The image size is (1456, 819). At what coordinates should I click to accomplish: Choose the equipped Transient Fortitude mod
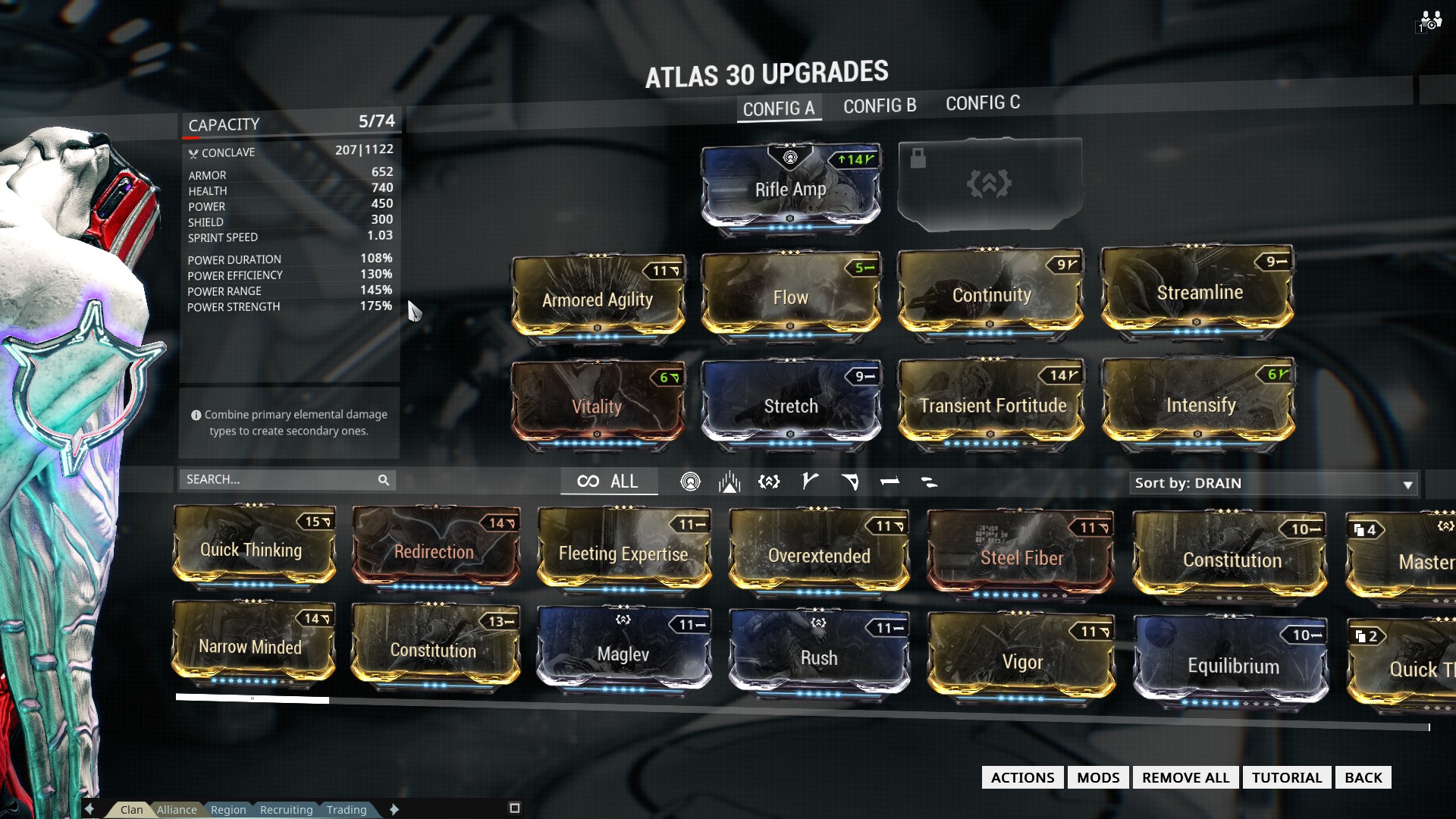[992, 404]
